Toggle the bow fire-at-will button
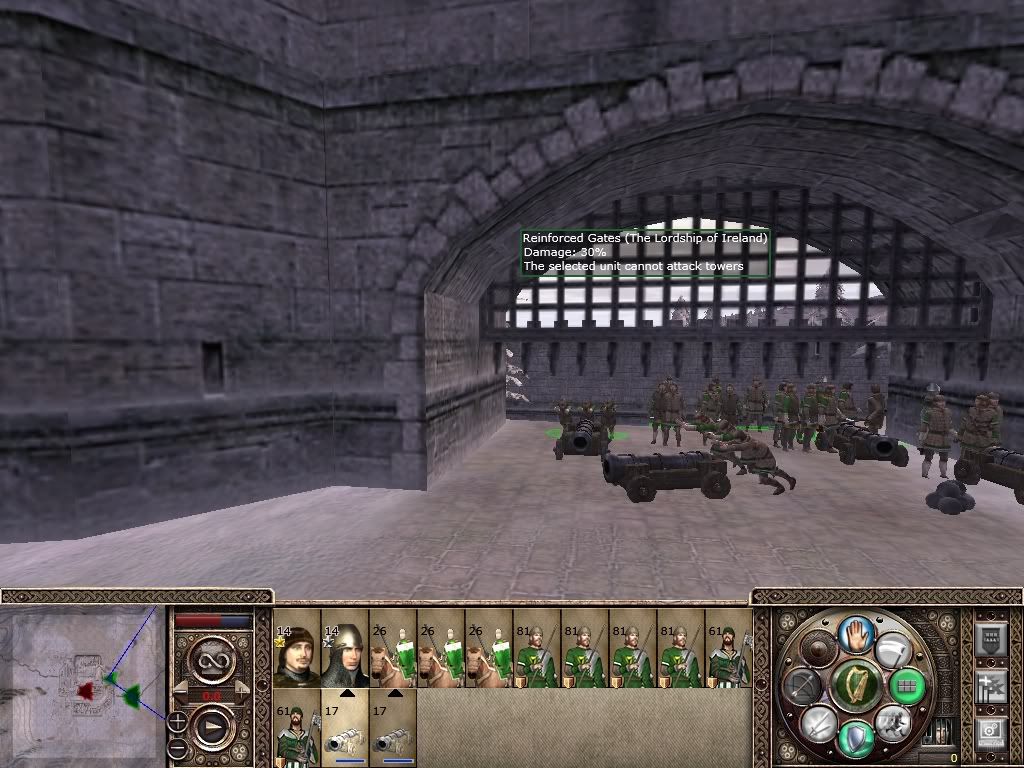The height and width of the screenshot is (768, 1024). tap(804, 686)
